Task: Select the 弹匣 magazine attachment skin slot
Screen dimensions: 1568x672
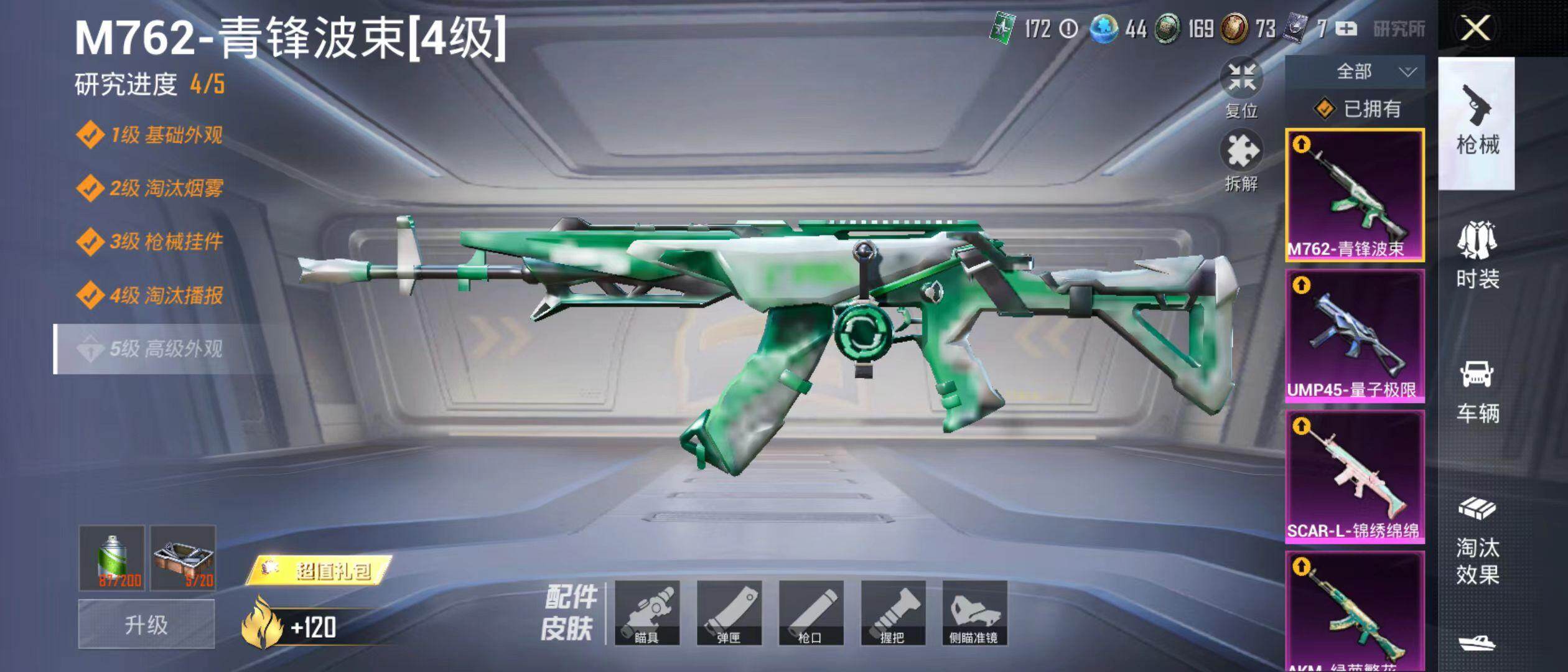Action: (x=729, y=613)
